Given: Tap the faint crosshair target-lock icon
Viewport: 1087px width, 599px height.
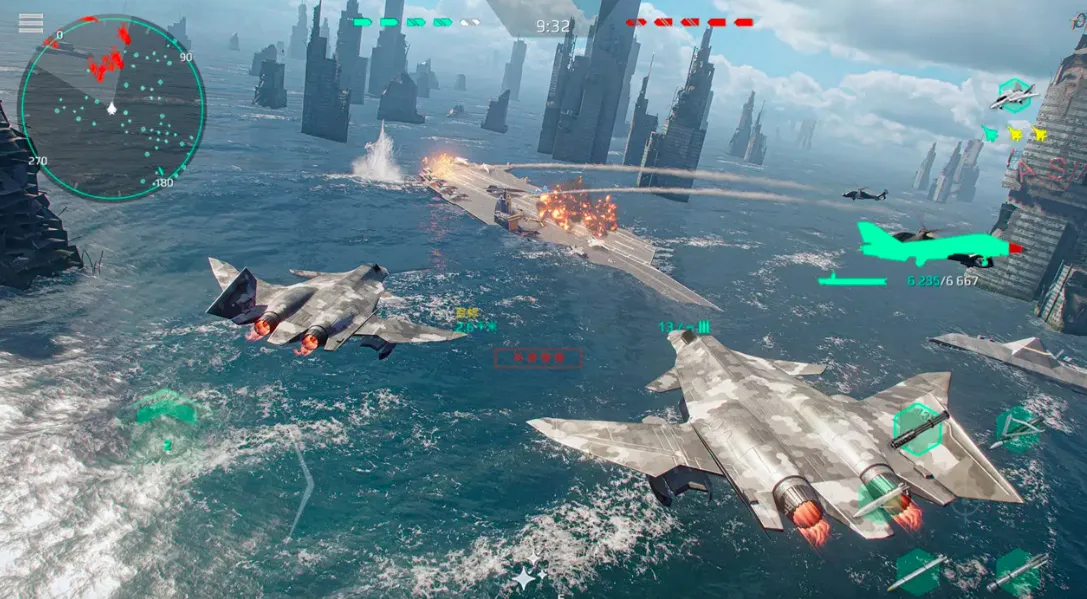Looking at the screenshot, I should [x=966, y=503].
